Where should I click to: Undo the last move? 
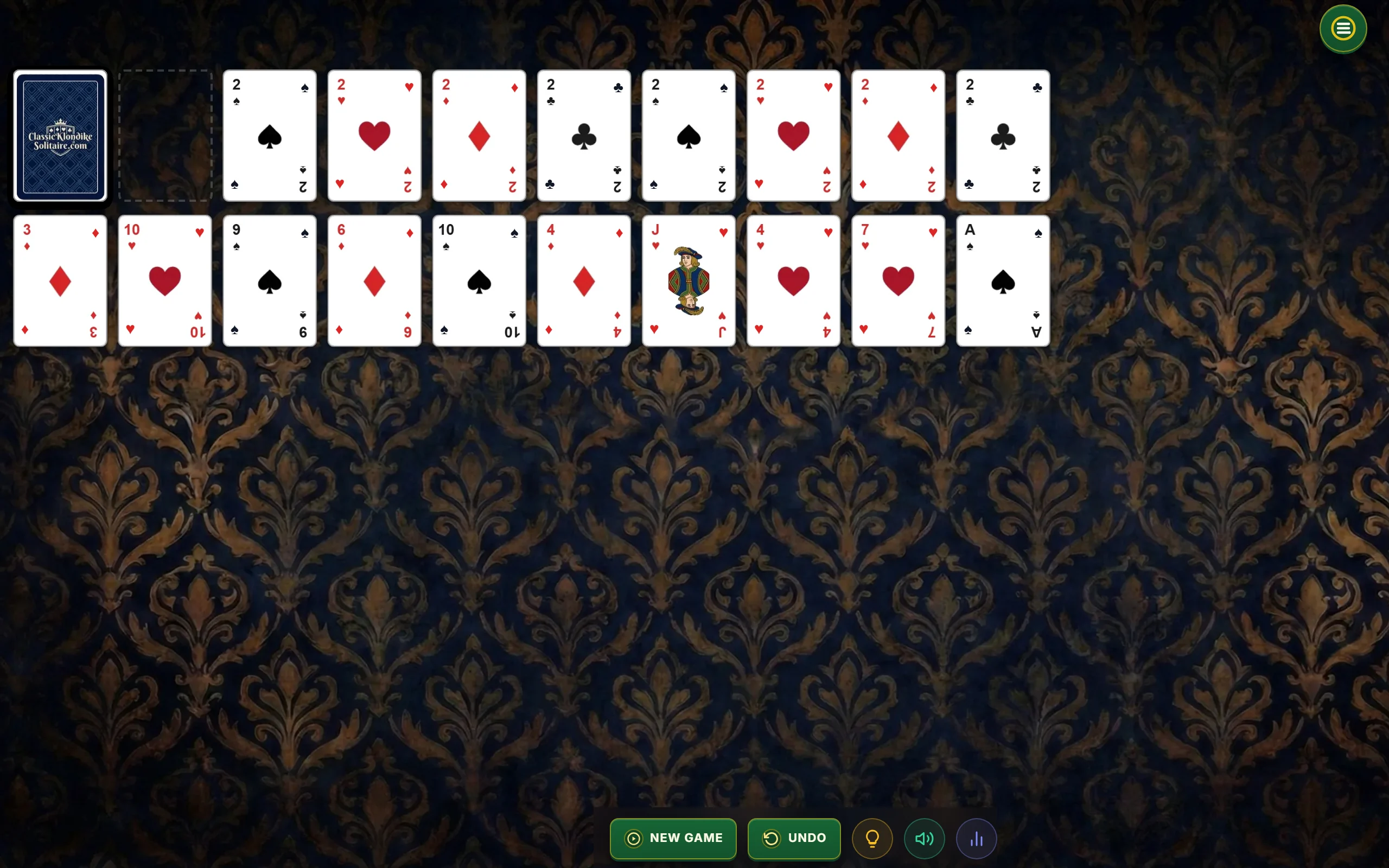pyautogui.click(x=794, y=838)
